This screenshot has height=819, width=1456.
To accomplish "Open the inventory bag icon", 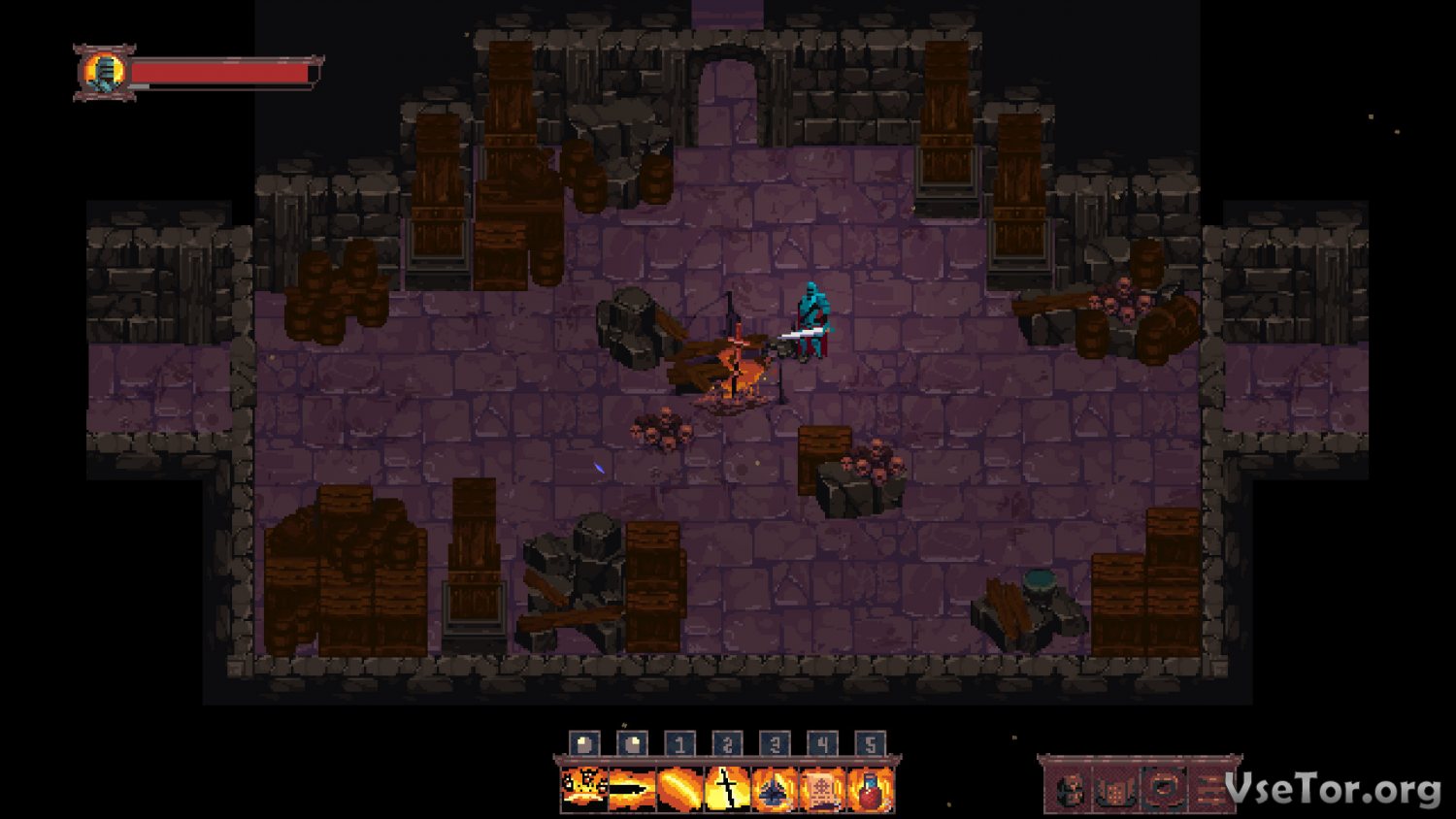I will coord(1117,791).
